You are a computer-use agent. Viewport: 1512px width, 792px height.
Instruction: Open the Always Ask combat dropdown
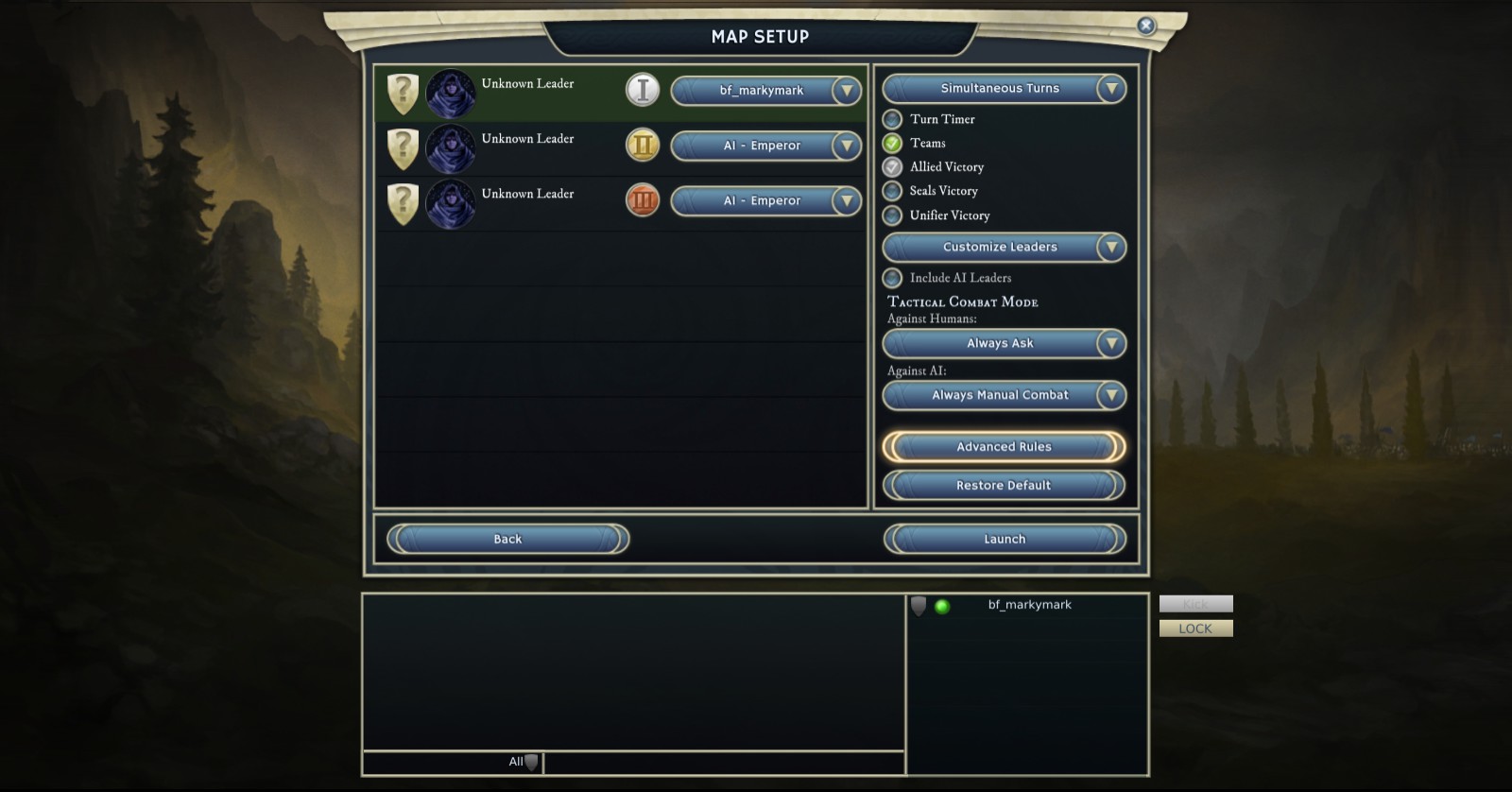(1111, 344)
